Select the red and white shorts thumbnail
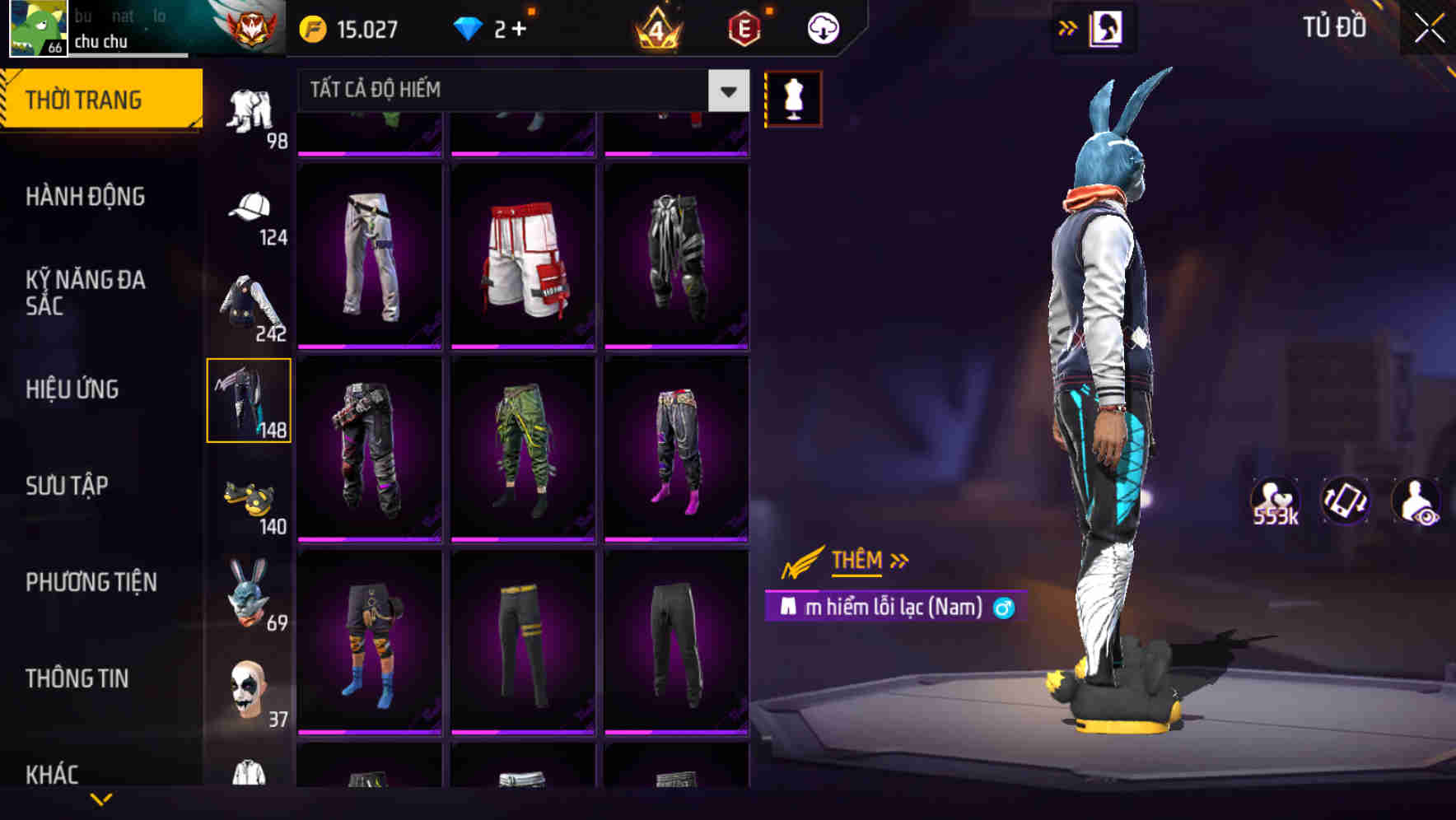 (x=524, y=257)
